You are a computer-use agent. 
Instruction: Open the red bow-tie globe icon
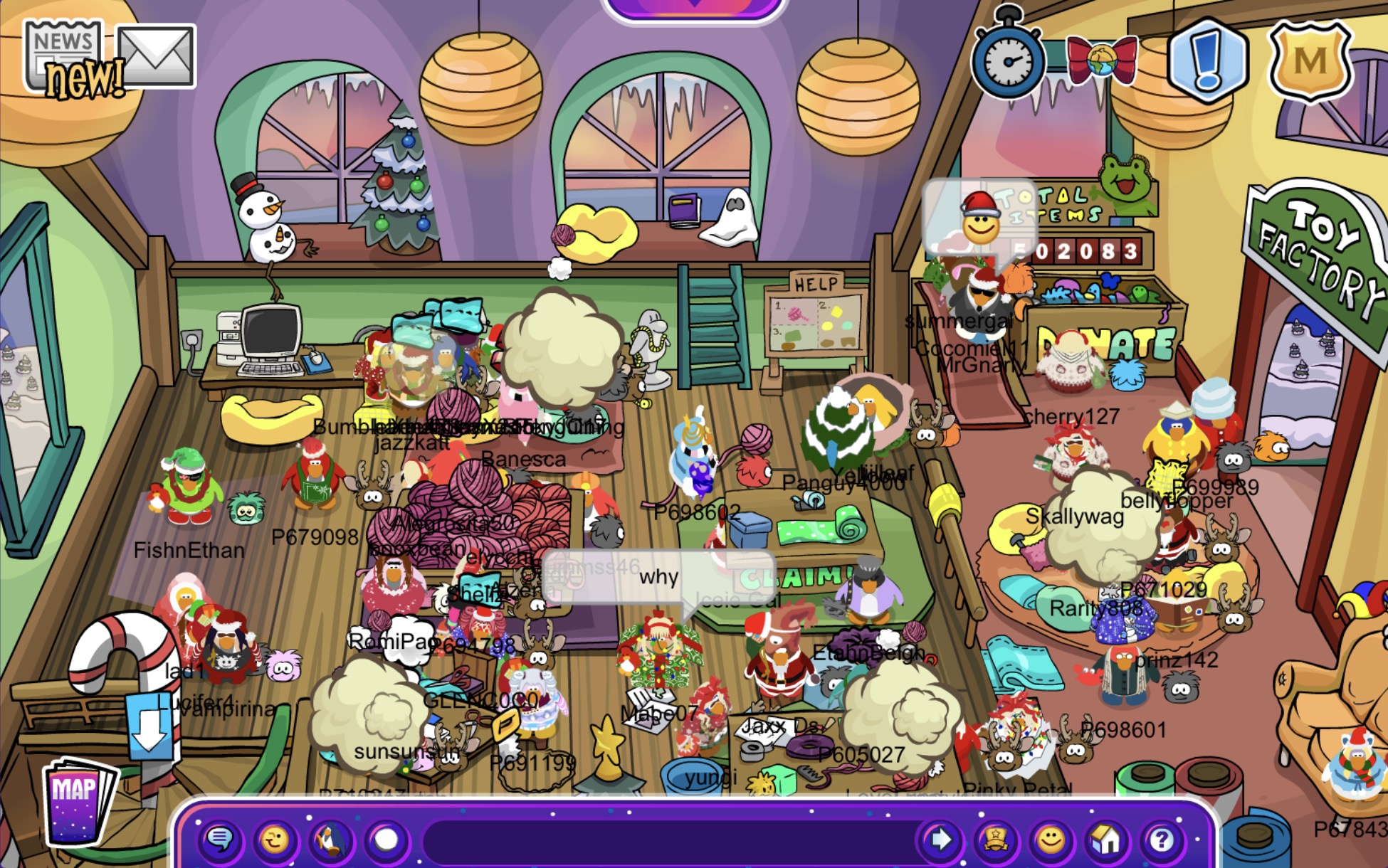(x=1101, y=60)
